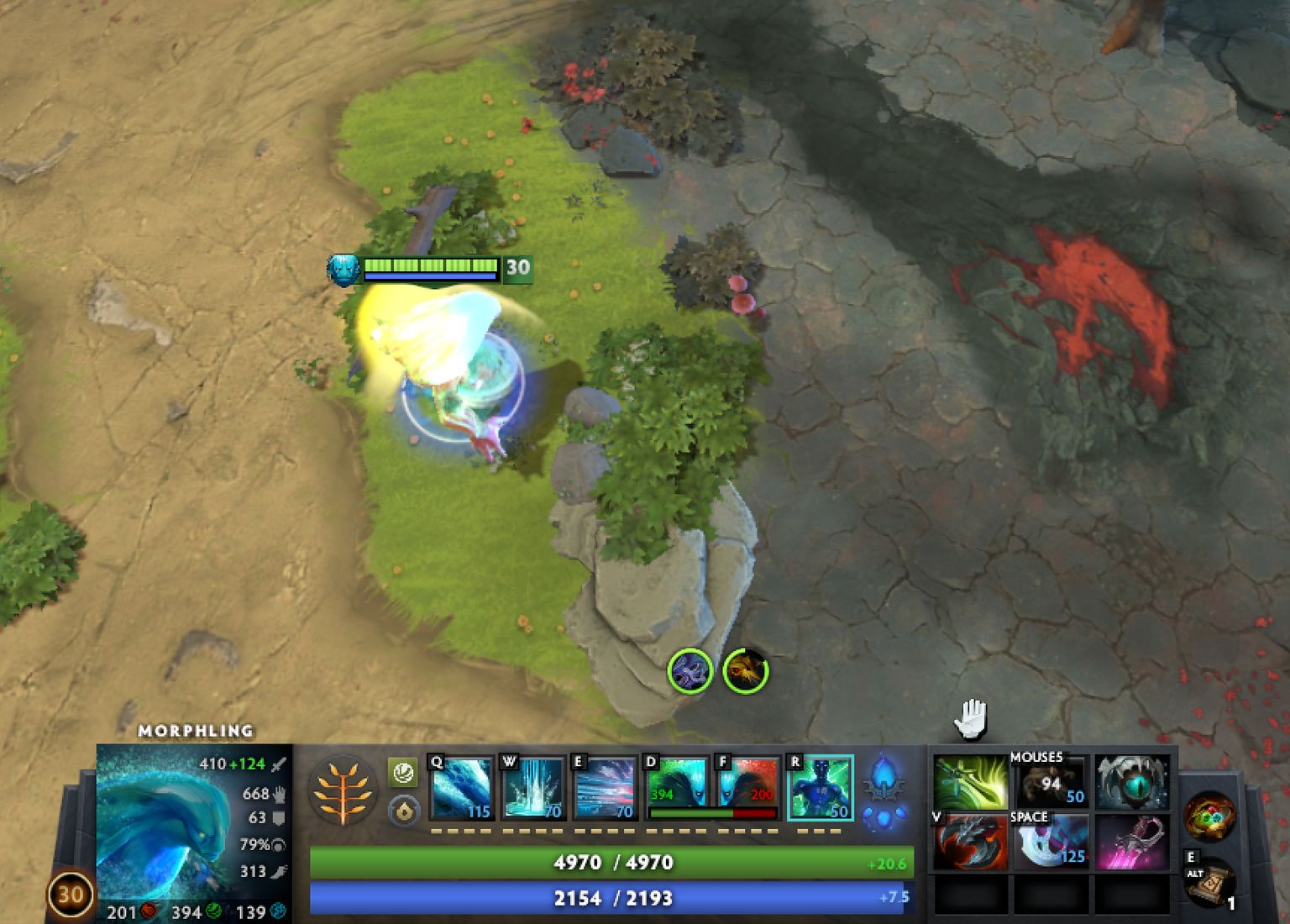Pick up the dropped item on the cliff
Image resolution: width=1290 pixels, height=924 pixels.
pyautogui.click(x=690, y=672)
